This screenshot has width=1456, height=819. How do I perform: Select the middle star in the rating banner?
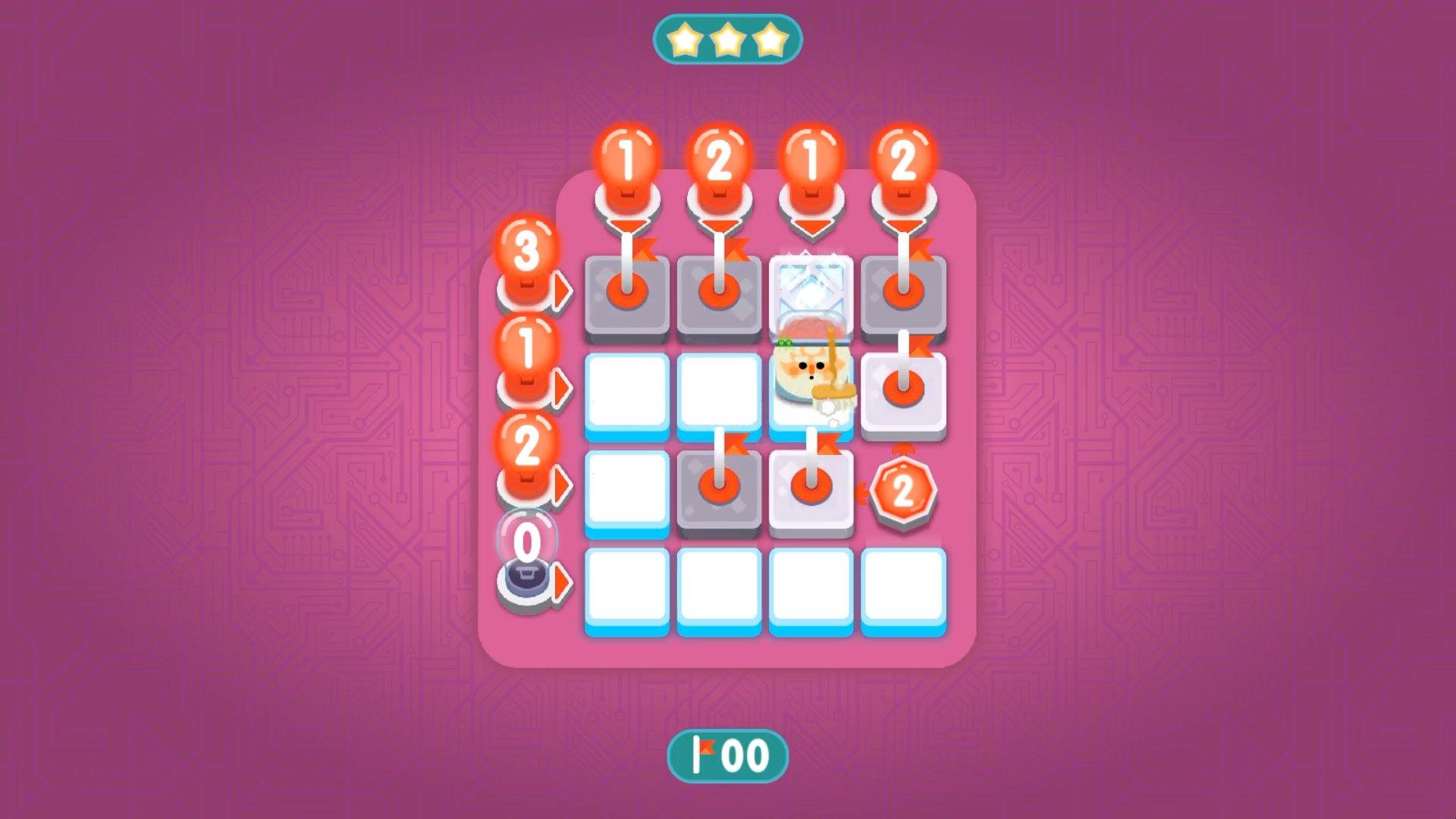click(728, 42)
